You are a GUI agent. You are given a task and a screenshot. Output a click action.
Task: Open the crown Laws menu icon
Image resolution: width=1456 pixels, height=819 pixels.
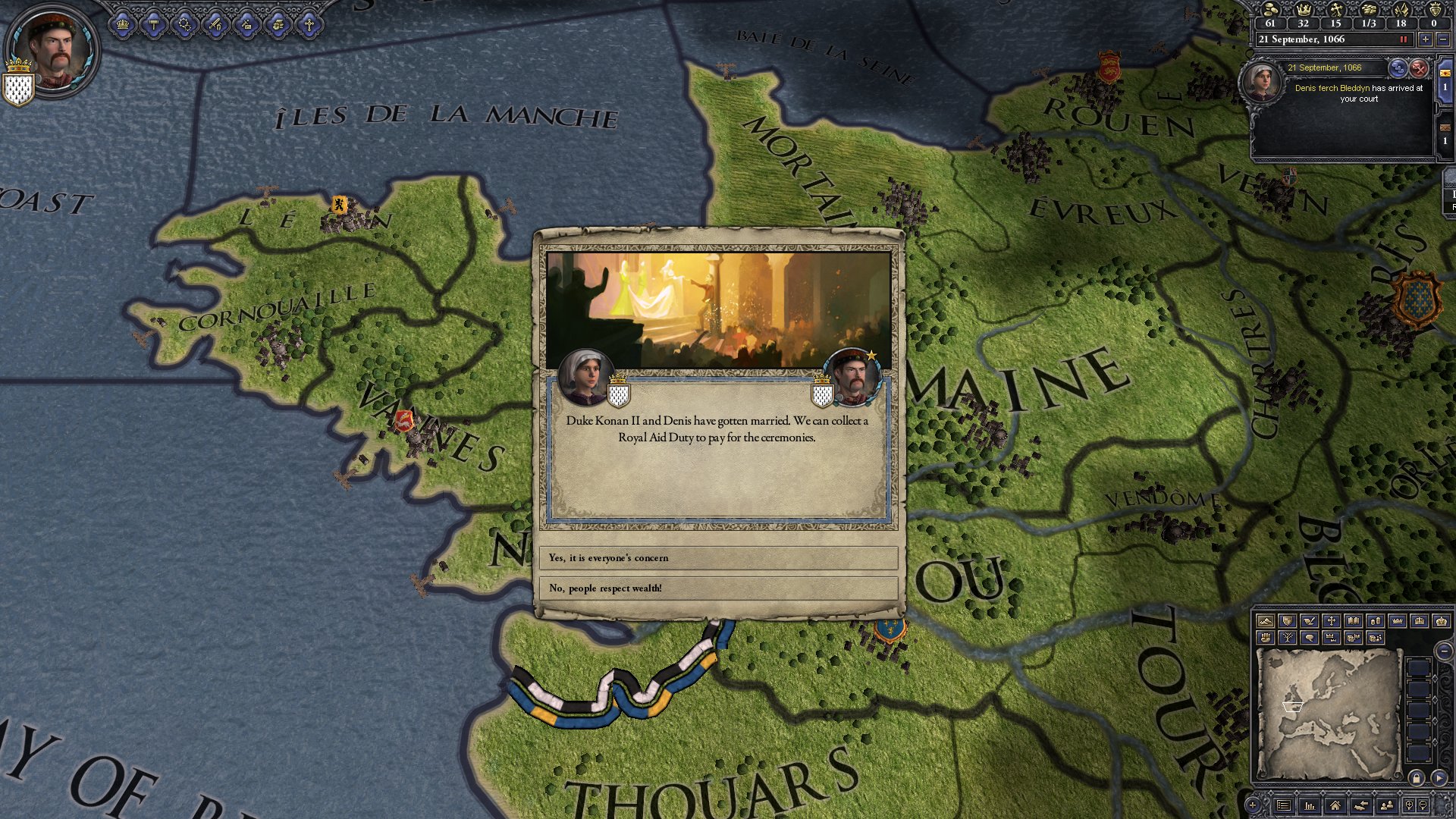pyautogui.click(x=122, y=25)
